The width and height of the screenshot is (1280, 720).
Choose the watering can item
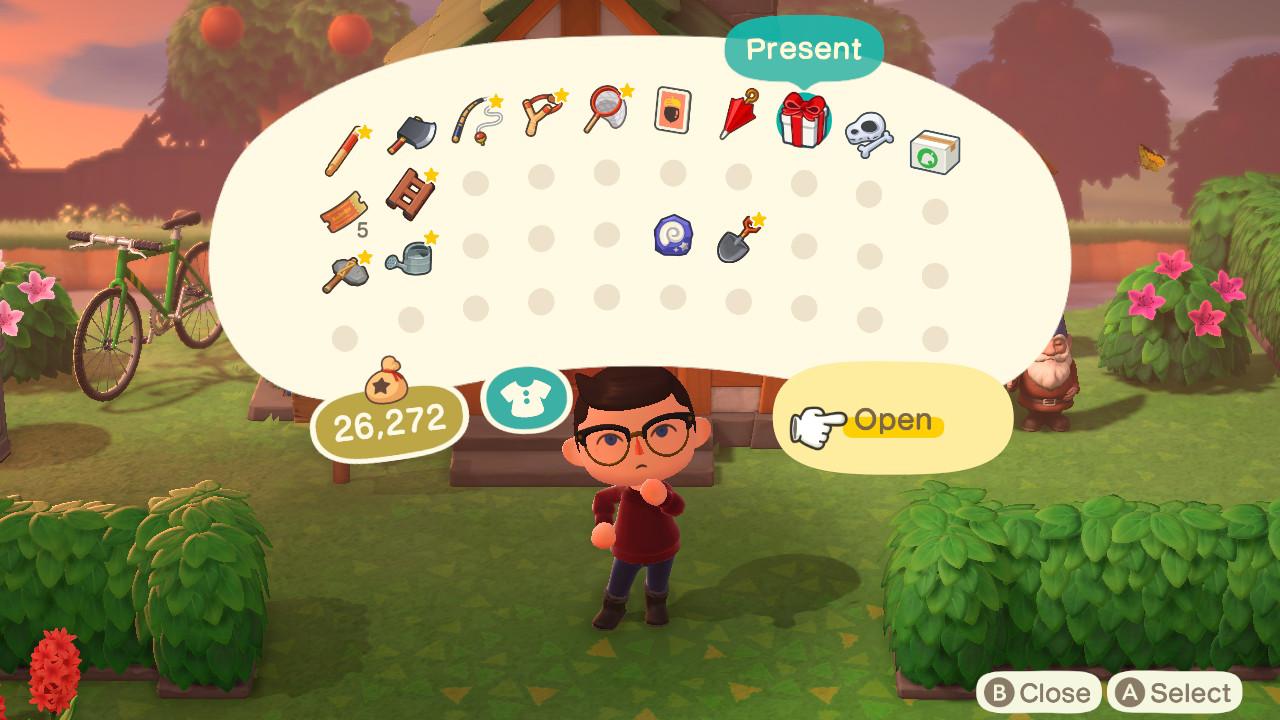[409, 256]
